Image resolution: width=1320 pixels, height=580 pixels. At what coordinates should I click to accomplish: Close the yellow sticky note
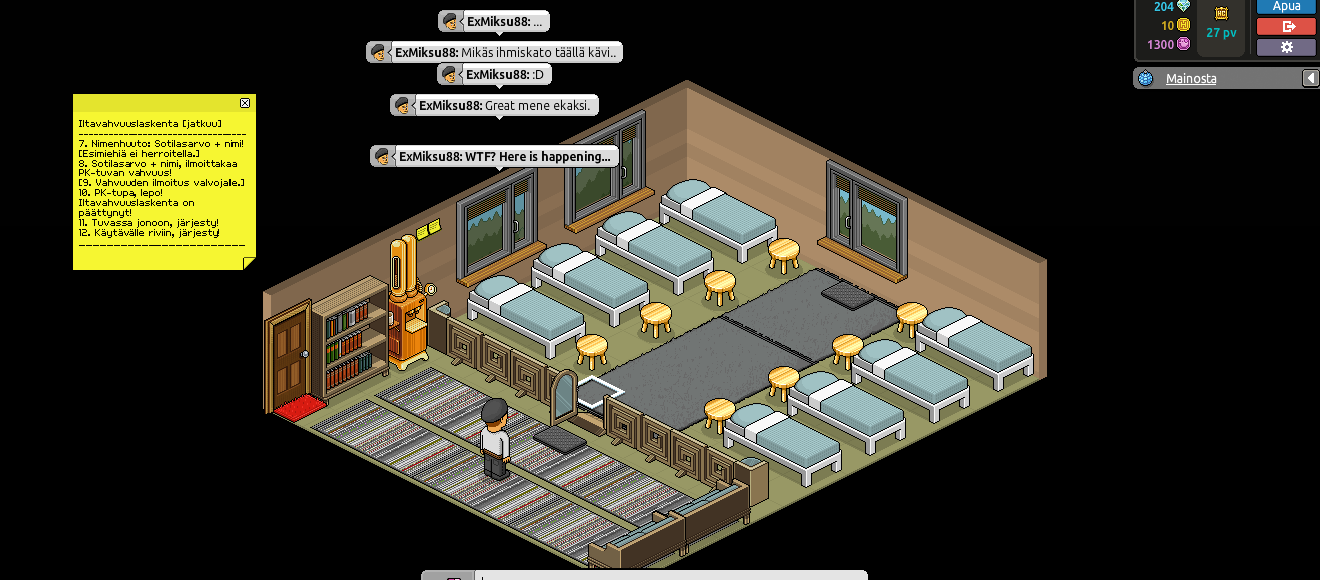click(245, 103)
